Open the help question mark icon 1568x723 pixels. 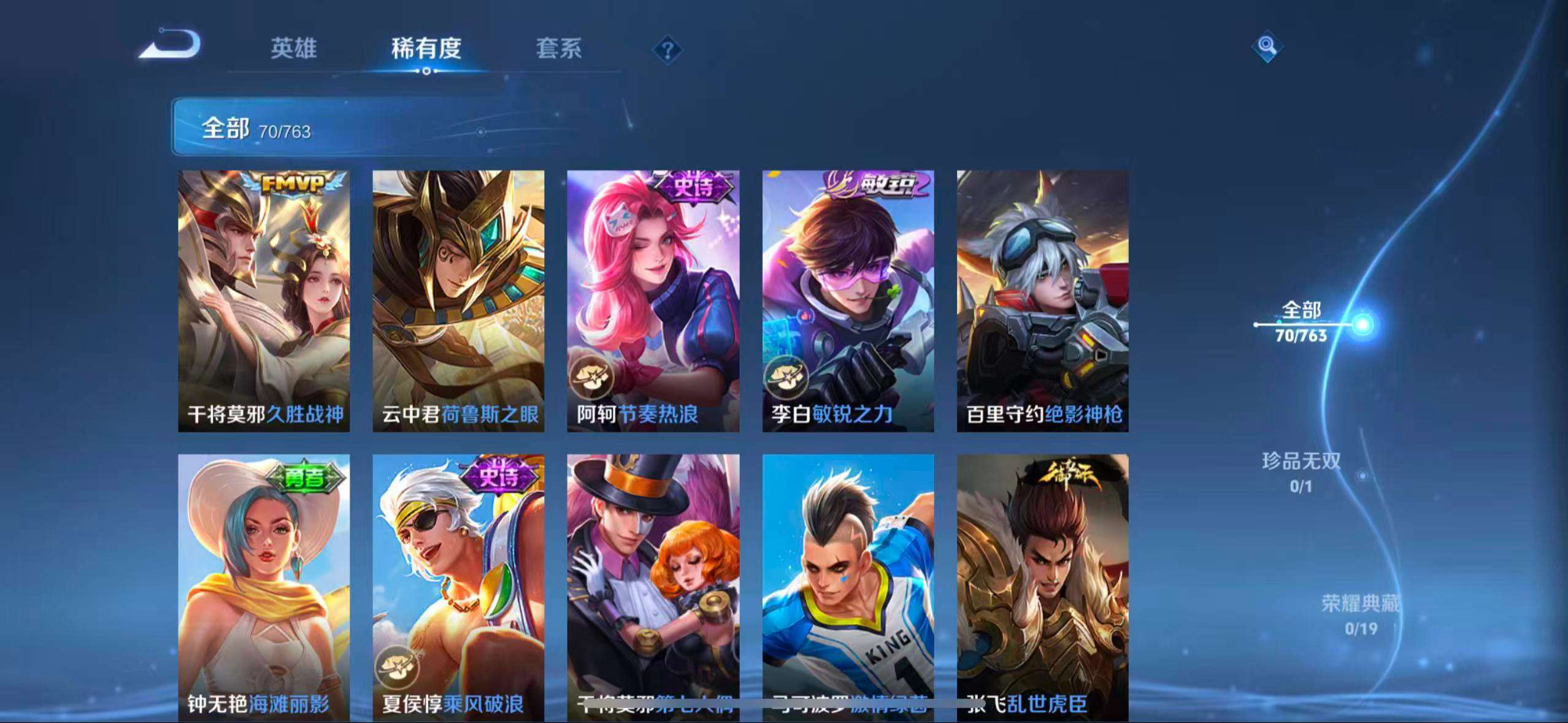pos(669,49)
